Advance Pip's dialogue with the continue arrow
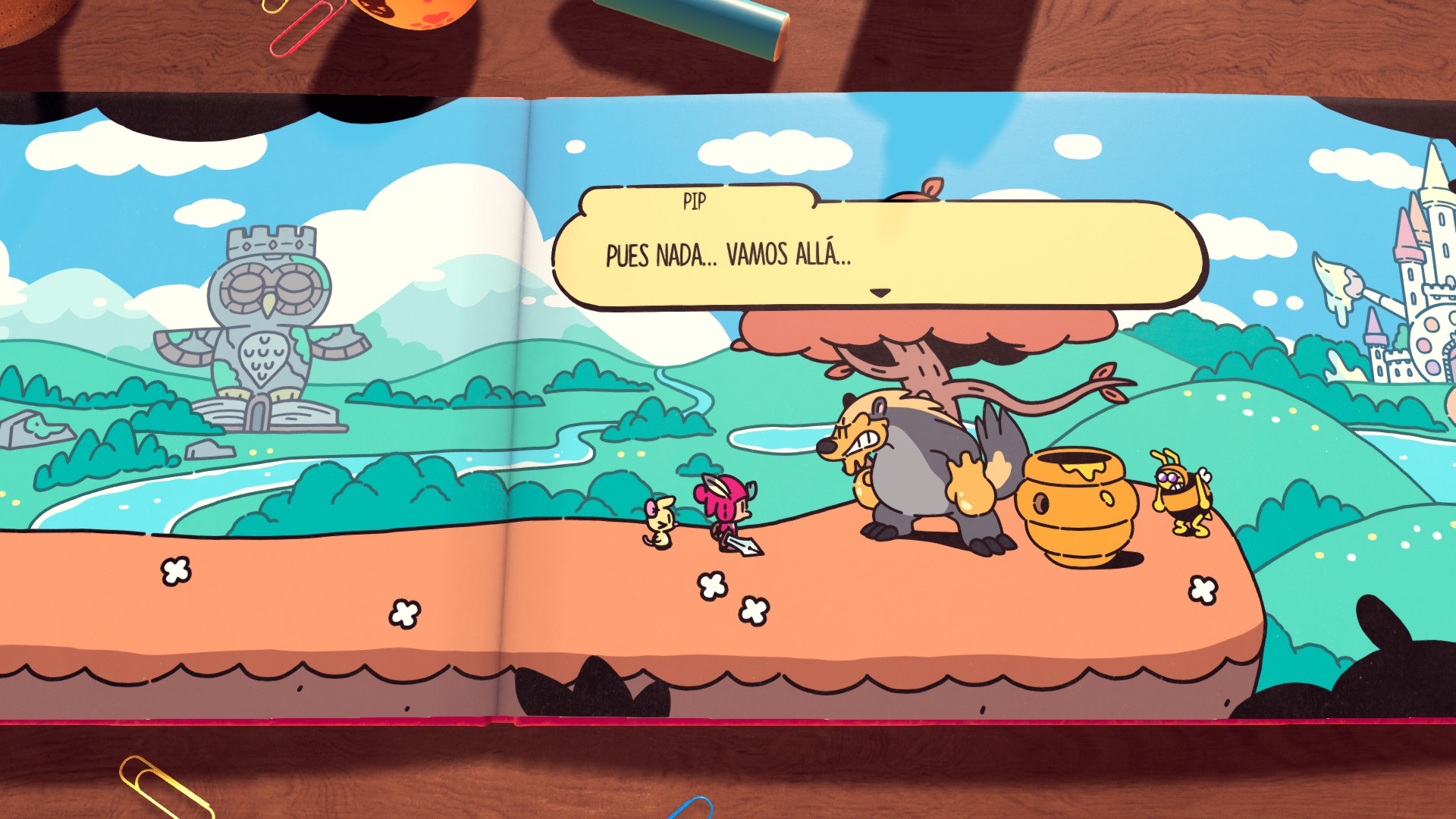 tap(880, 293)
